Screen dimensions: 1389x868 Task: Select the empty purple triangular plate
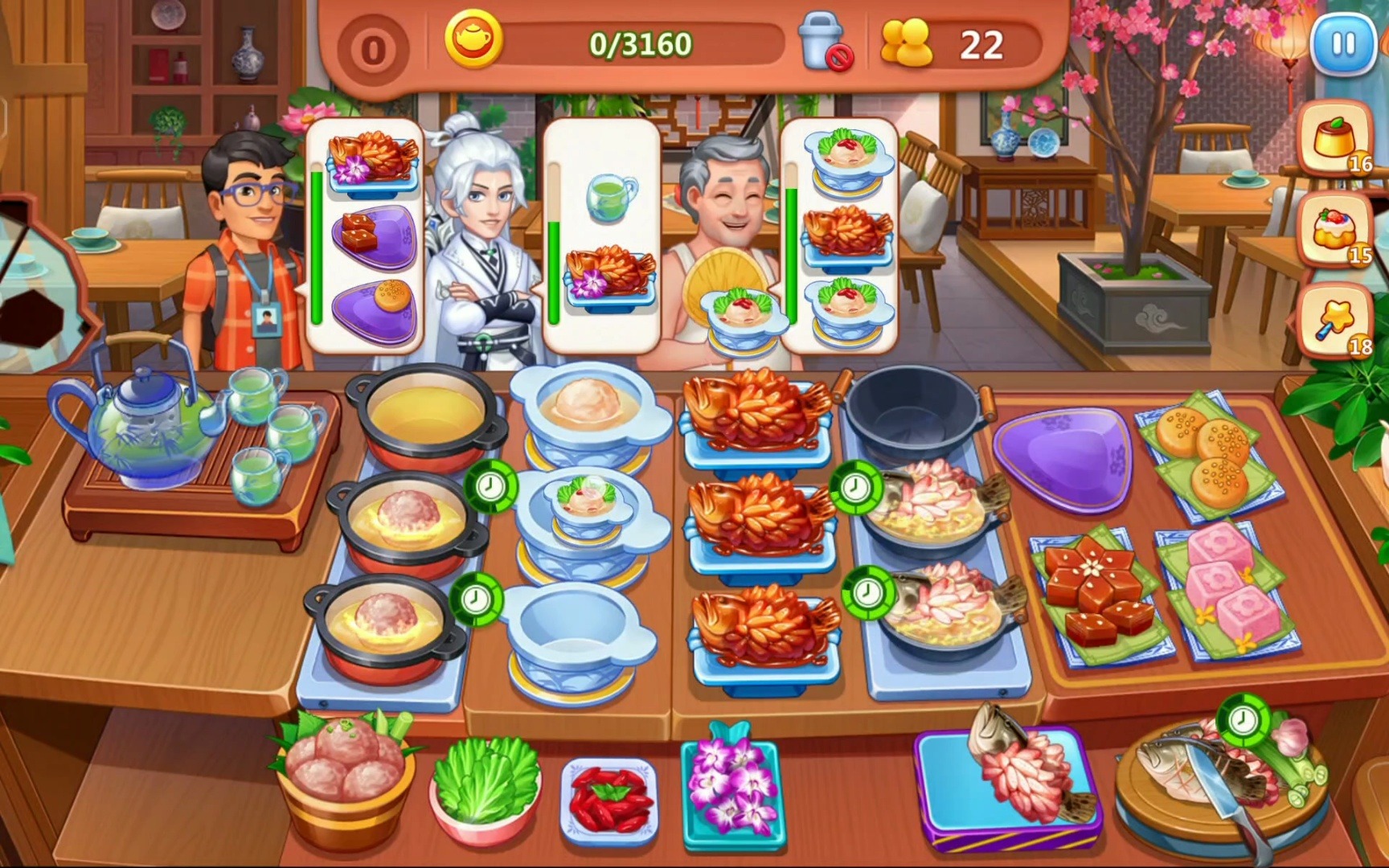1061,454
